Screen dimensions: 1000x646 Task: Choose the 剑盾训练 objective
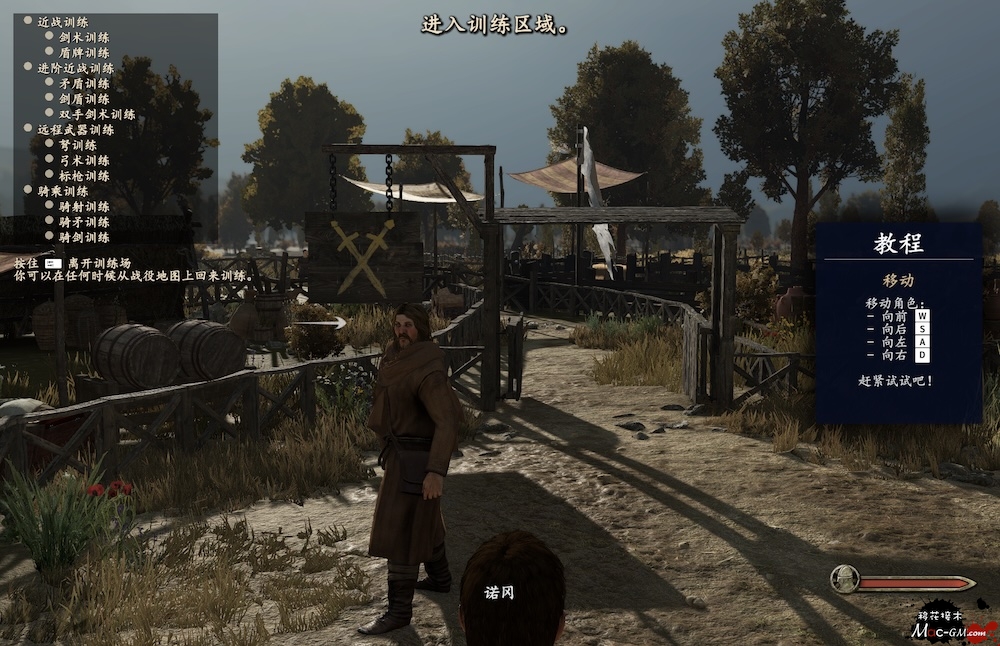(83, 99)
